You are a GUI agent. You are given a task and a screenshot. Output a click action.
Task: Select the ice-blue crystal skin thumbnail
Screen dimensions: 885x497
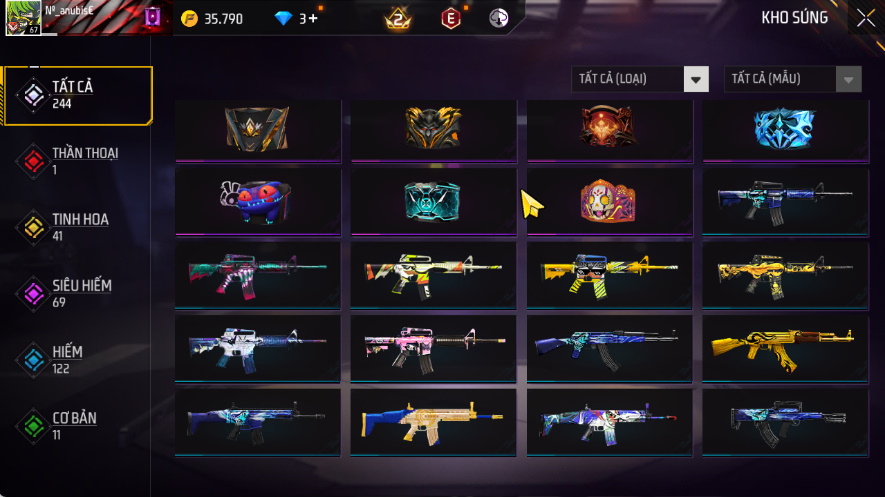pyautogui.click(x=785, y=128)
